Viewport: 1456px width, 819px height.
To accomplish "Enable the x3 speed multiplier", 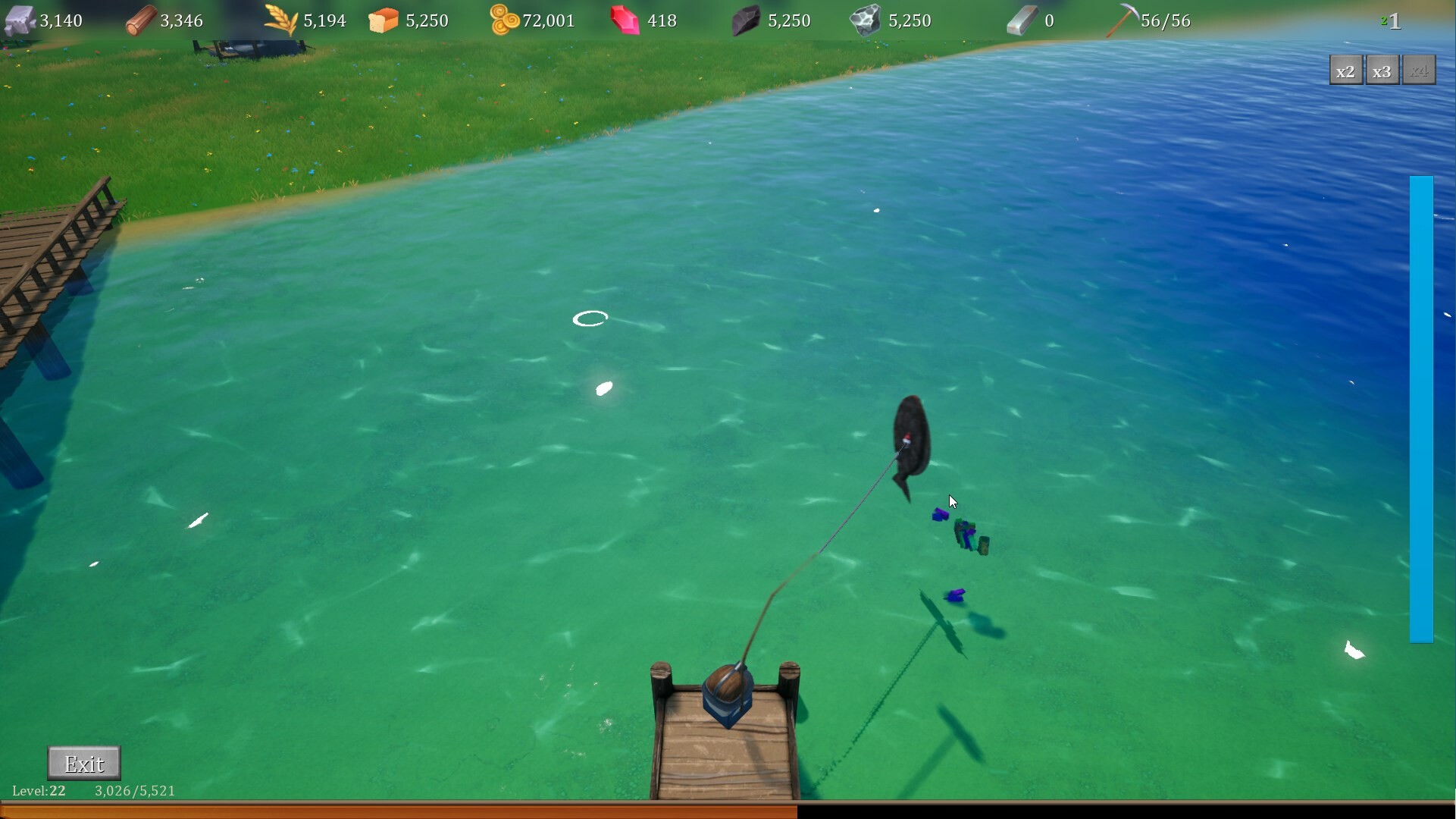I will click(x=1381, y=70).
